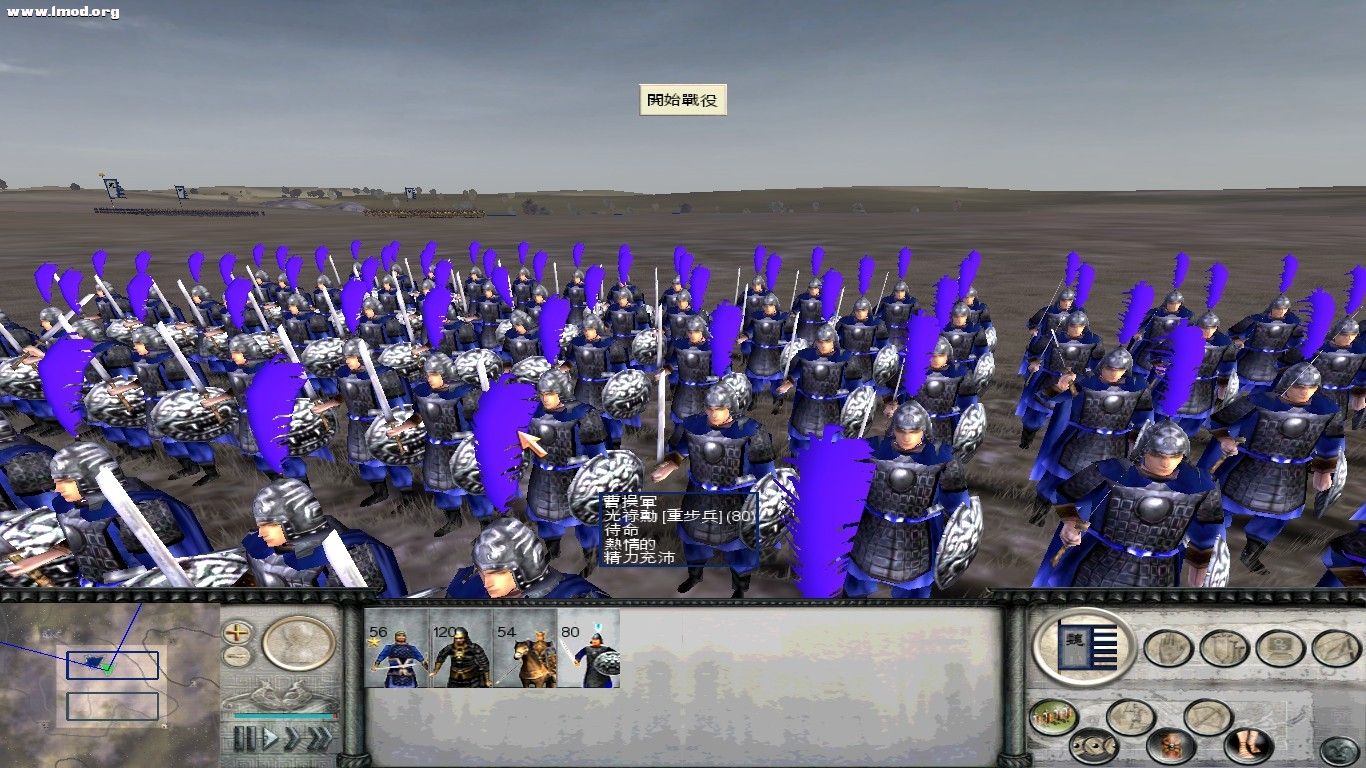The width and height of the screenshot is (1366, 768).
Task: Click the soldier formation icon in the lower row
Action: pos(1129,716)
